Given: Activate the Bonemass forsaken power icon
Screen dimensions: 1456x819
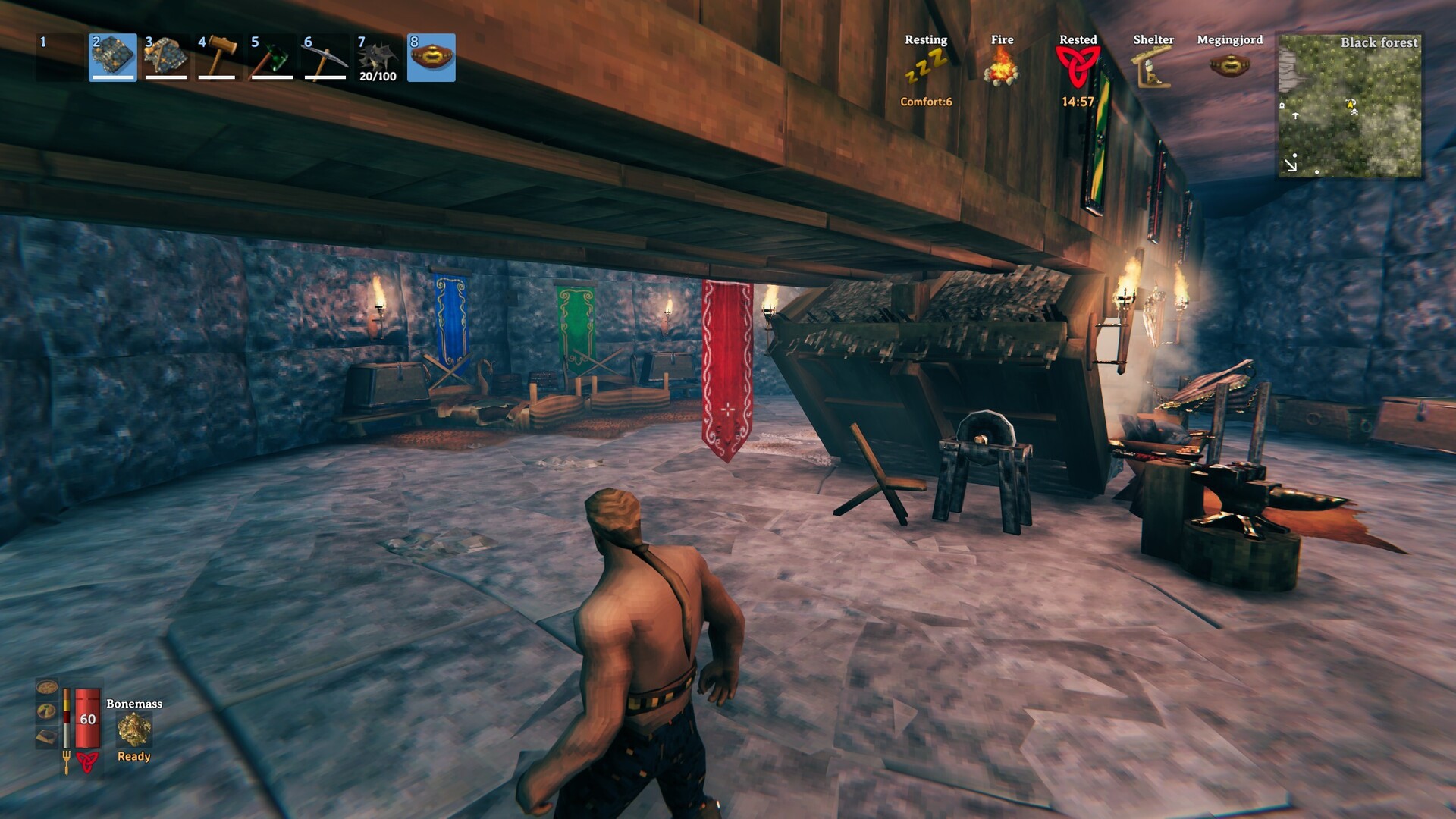Looking at the screenshot, I should coord(134,730).
